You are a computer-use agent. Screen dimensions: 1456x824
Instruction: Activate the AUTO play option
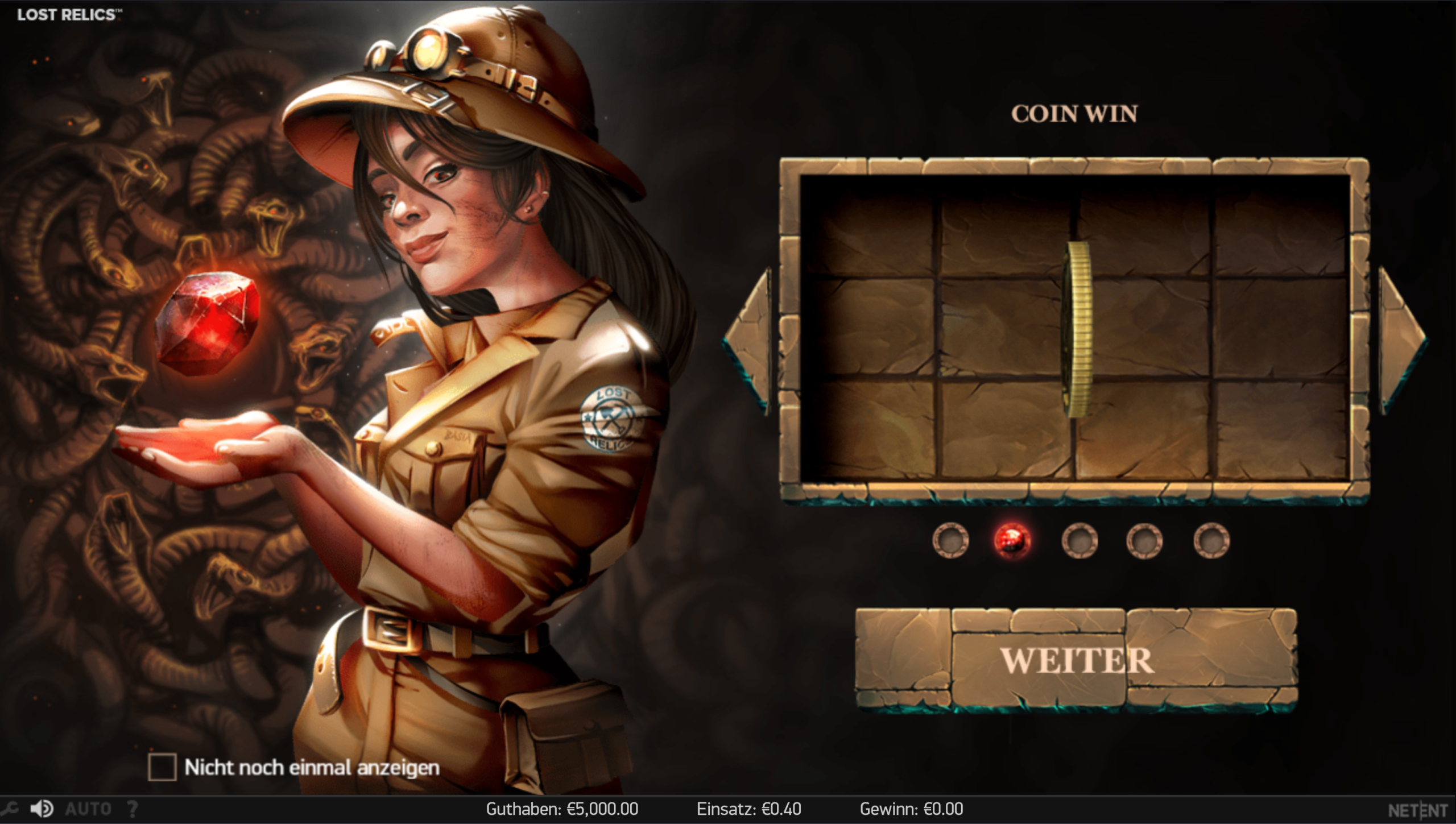(x=88, y=809)
